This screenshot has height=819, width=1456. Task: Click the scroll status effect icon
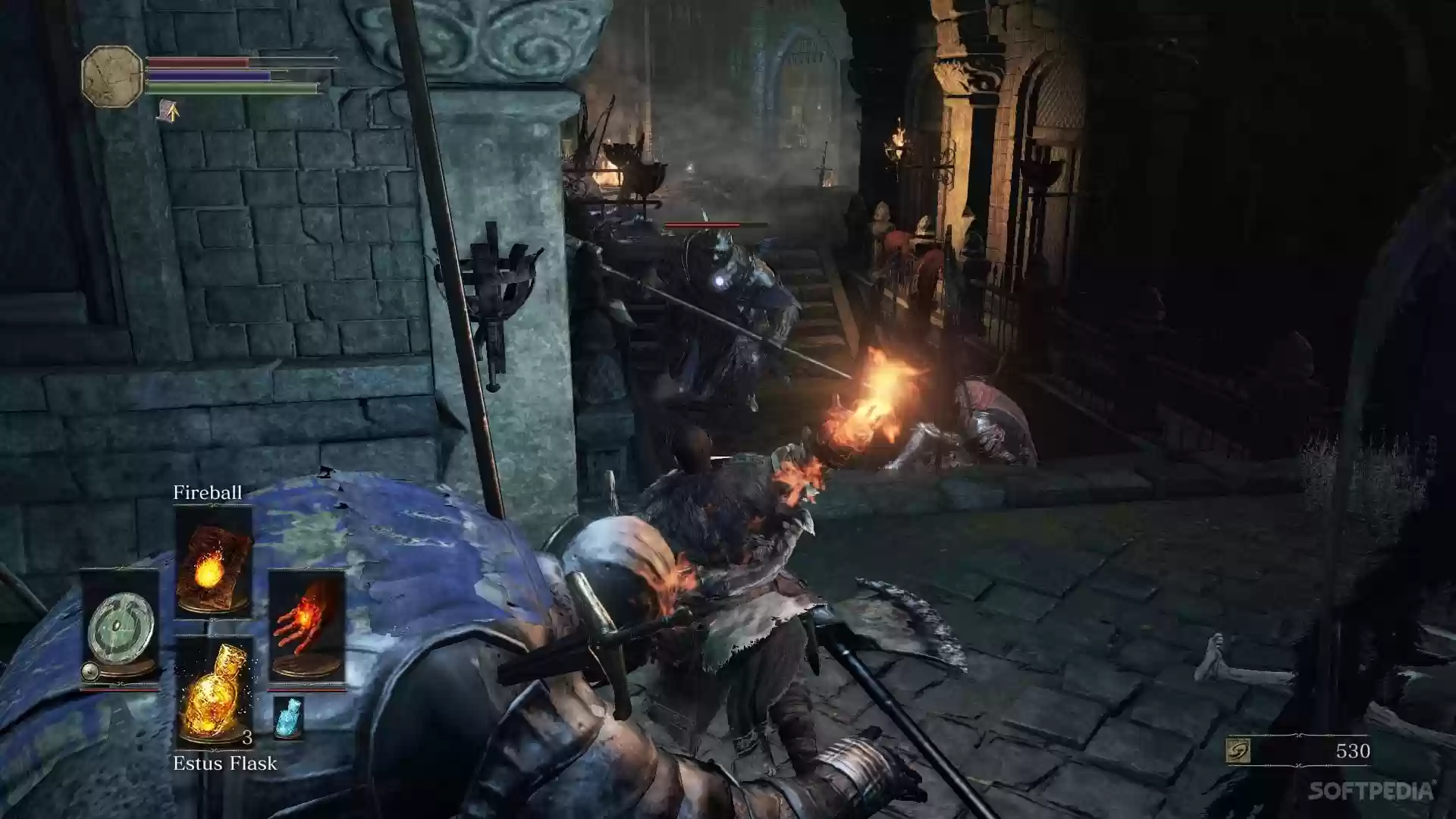tap(168, 111)
